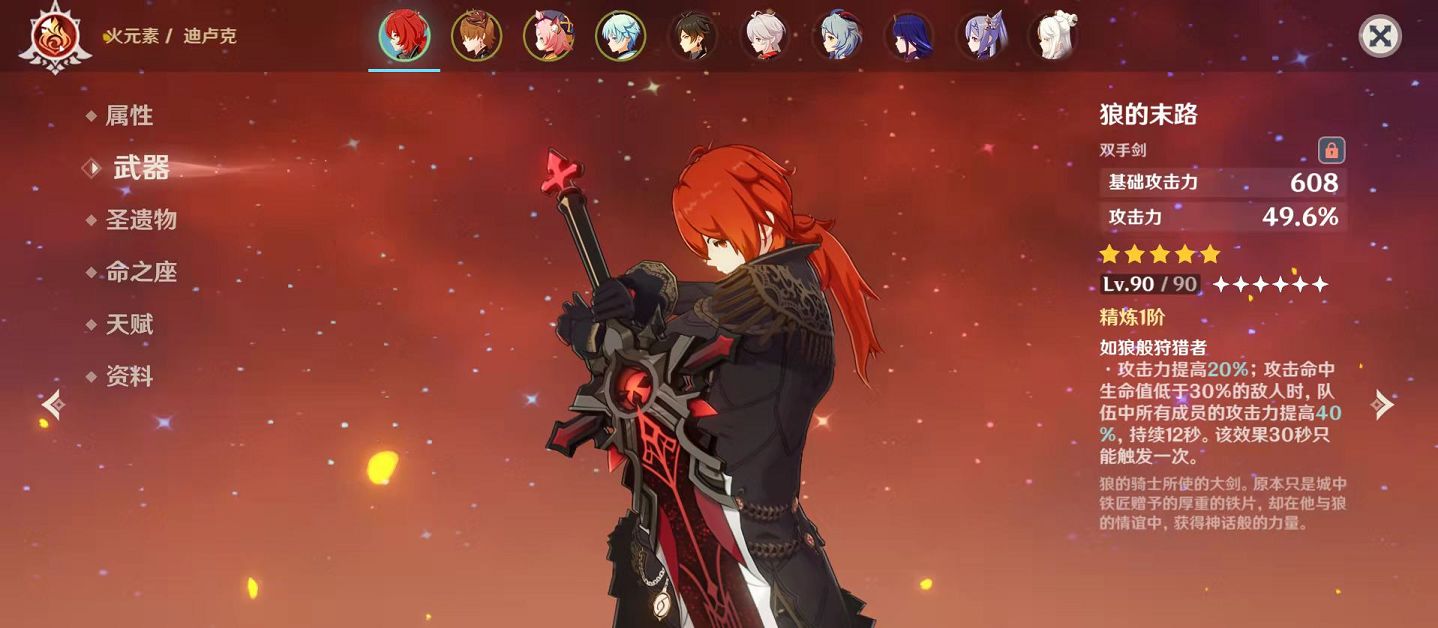
Task: Switch to the next character with right arrow
Action: [x=1383, y=404]
